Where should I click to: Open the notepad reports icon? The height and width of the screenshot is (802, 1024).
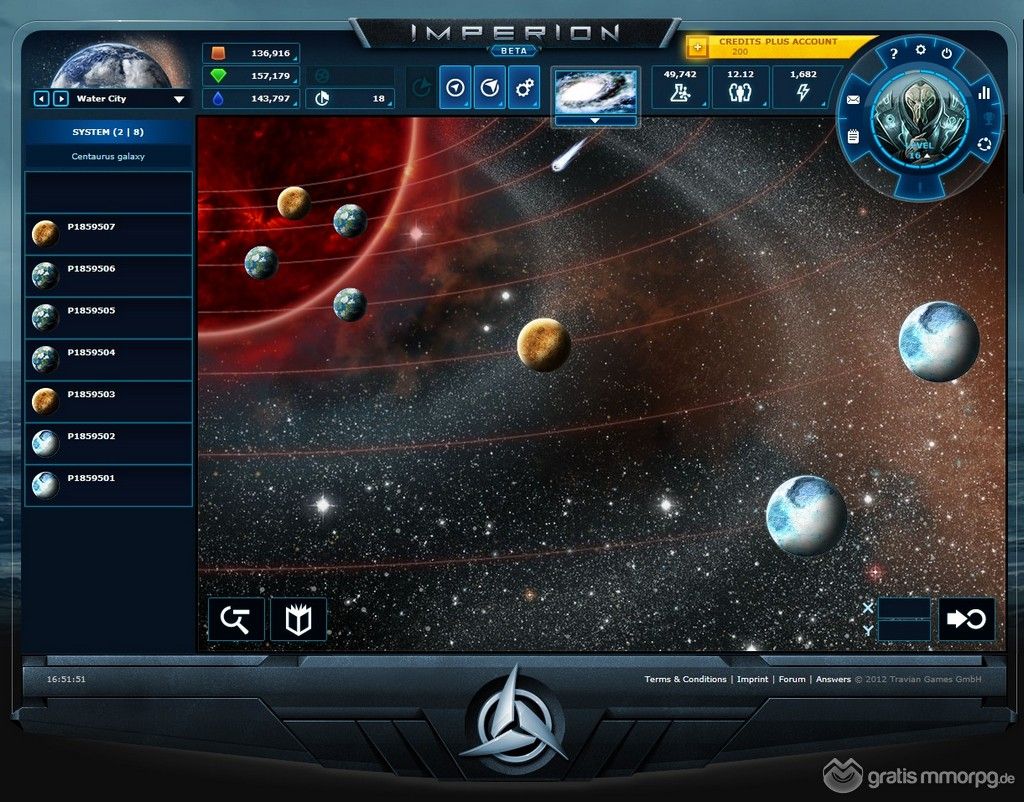tap(853, 136)
